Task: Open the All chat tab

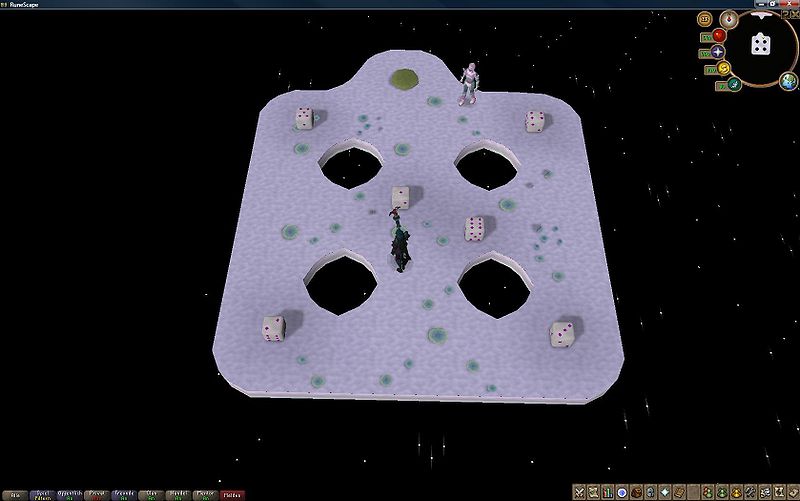Action: [15, 494]
